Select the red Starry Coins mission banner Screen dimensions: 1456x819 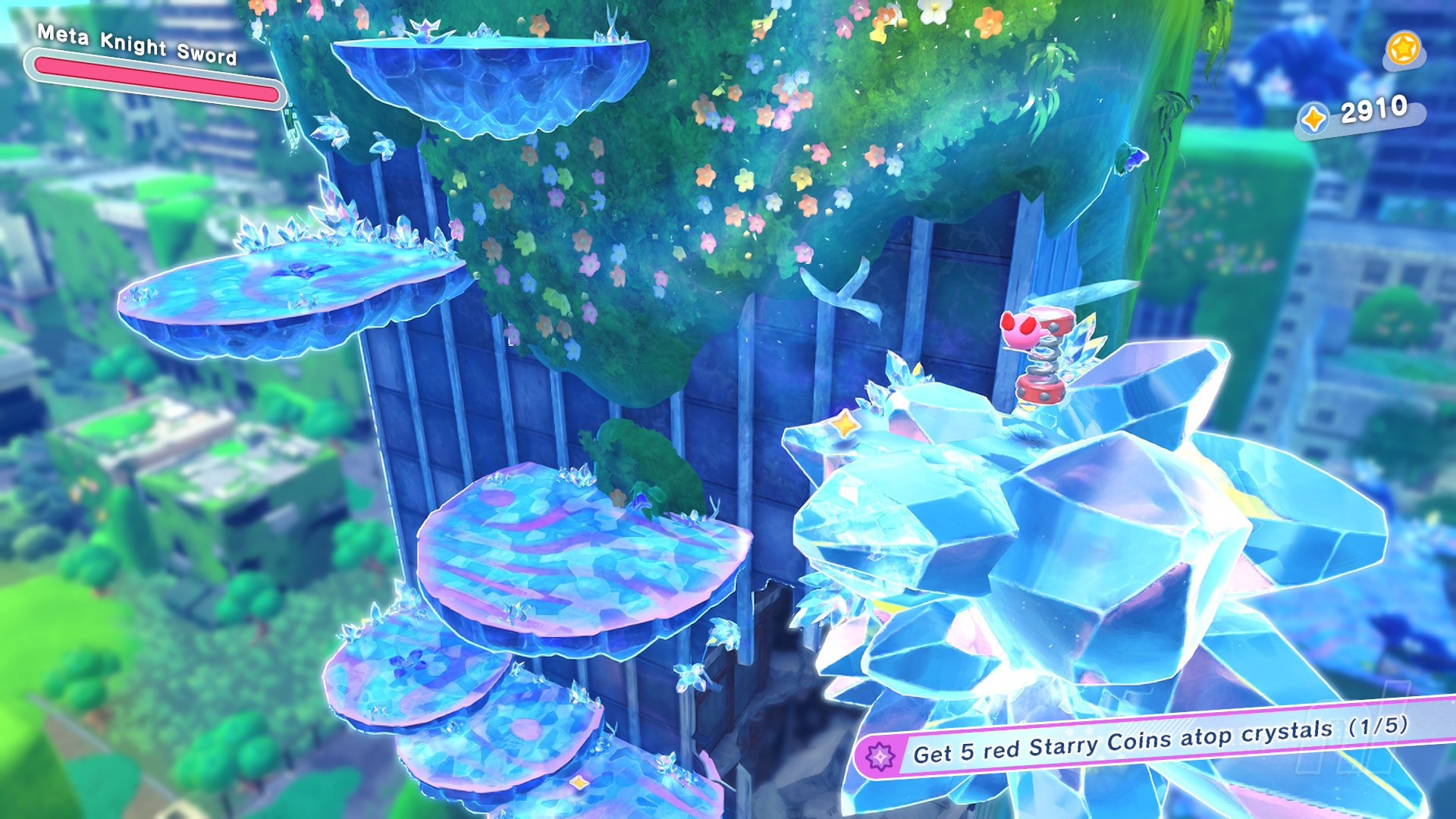pyautogui.click(x=1153, y=740)
